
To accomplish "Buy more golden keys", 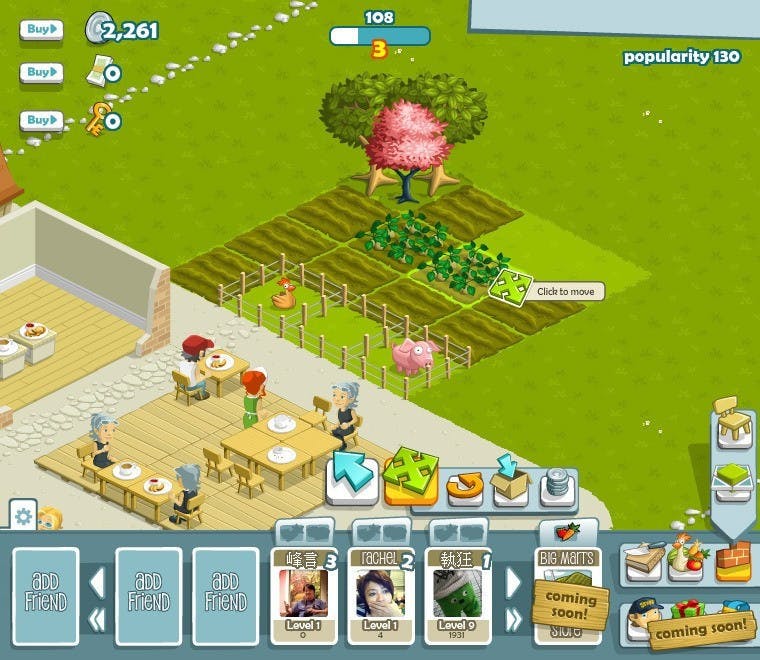I will tap(40, 120).
